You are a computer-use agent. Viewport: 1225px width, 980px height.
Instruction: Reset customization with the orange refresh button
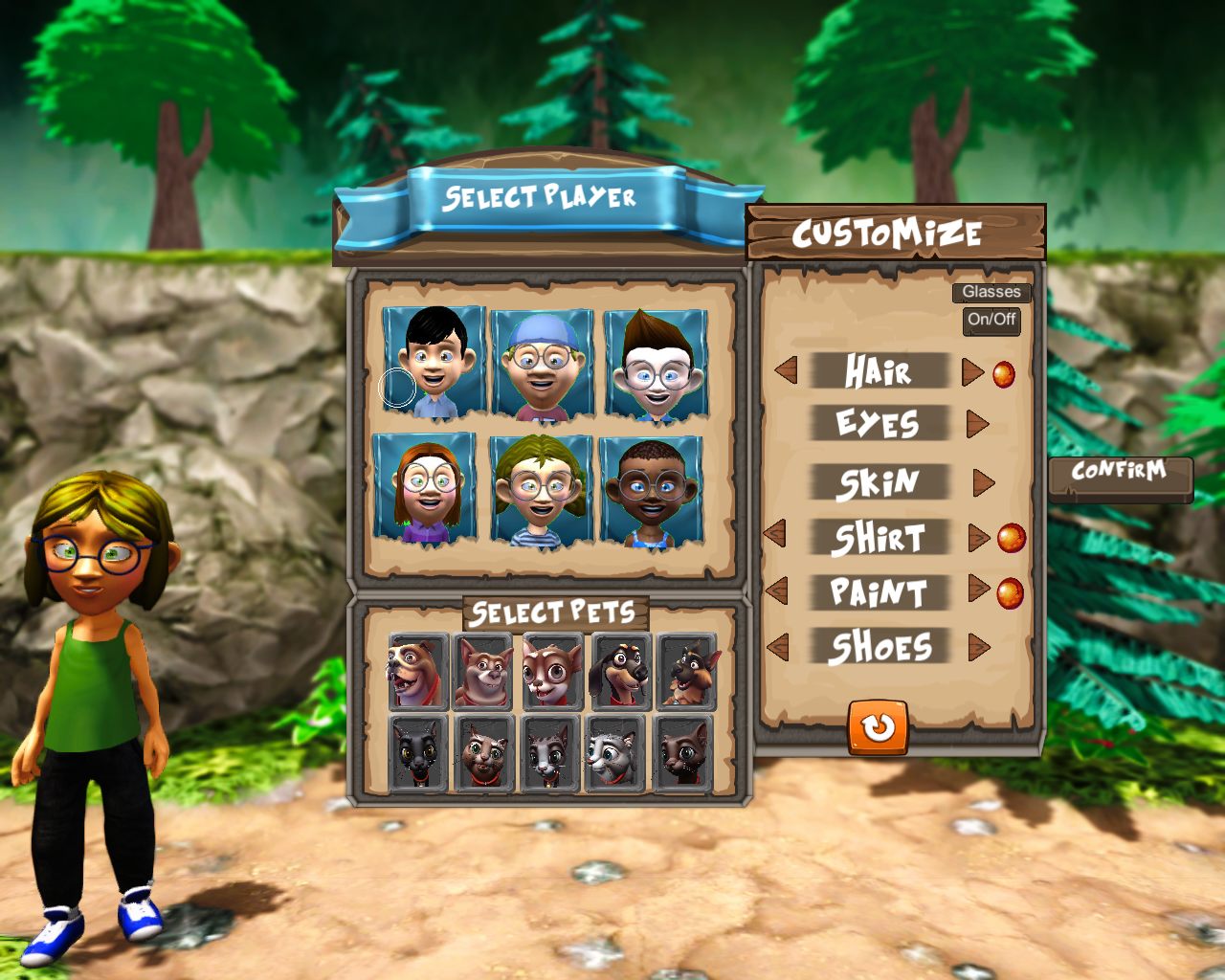click(x=878, y=727)
